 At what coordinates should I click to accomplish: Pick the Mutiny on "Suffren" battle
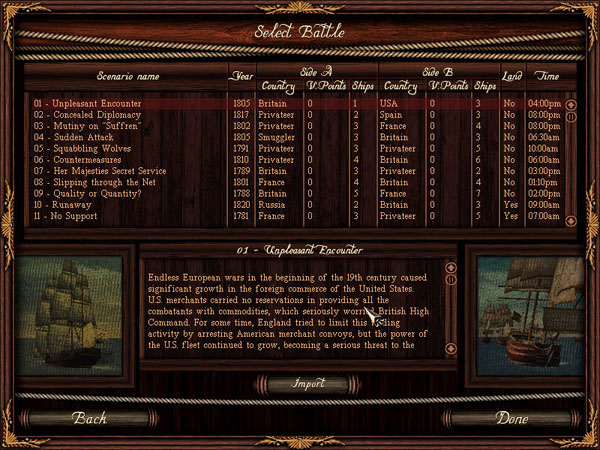(88, 126)
